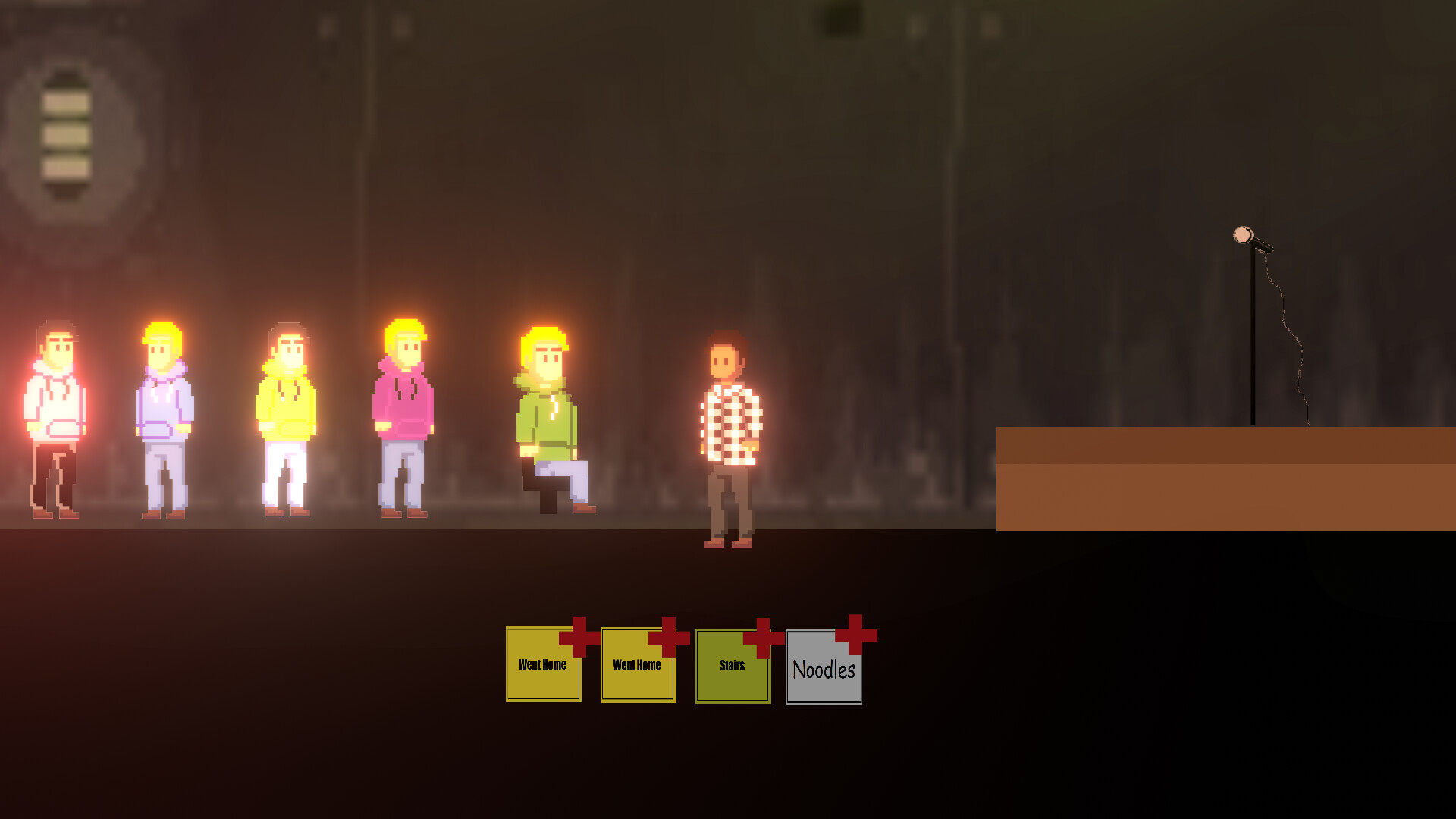This screenshot has width=1456, height=819.
Task: Click the pink hoodie character
Action: pyautogui.click(x=403, y=417)
